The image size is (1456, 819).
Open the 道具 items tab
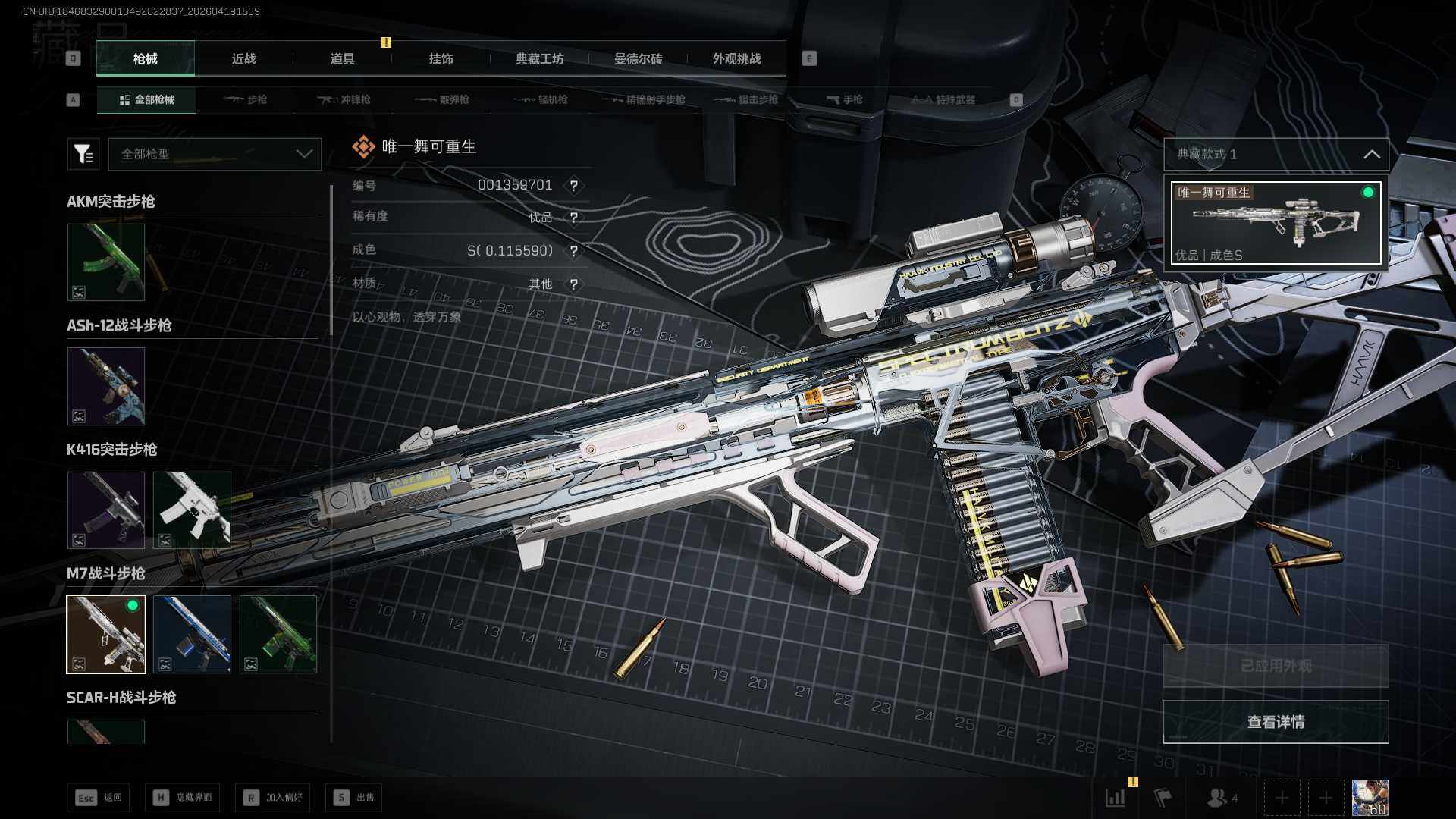pyautogui.click(x=342, y=59)
